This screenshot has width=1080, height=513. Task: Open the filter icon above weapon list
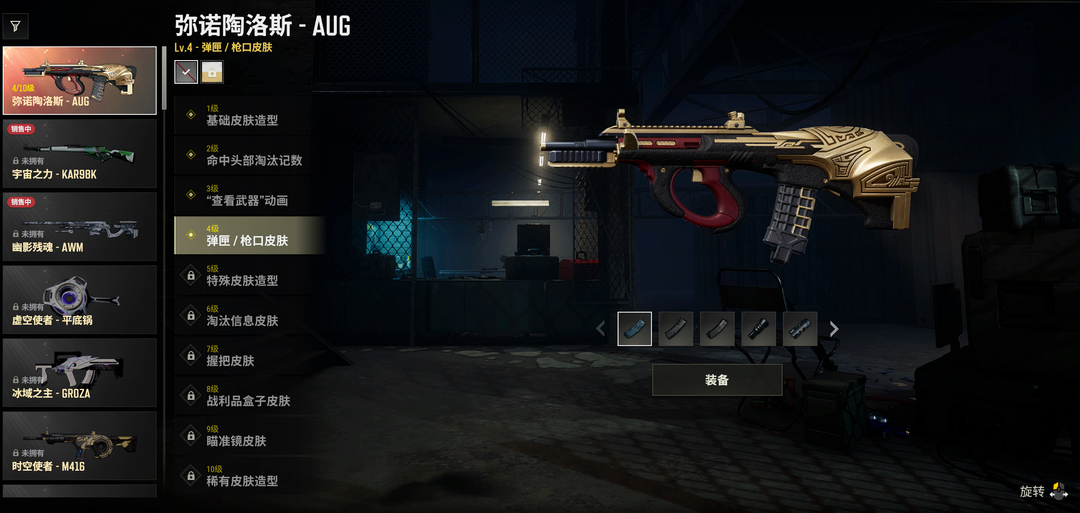pos(17,26)
